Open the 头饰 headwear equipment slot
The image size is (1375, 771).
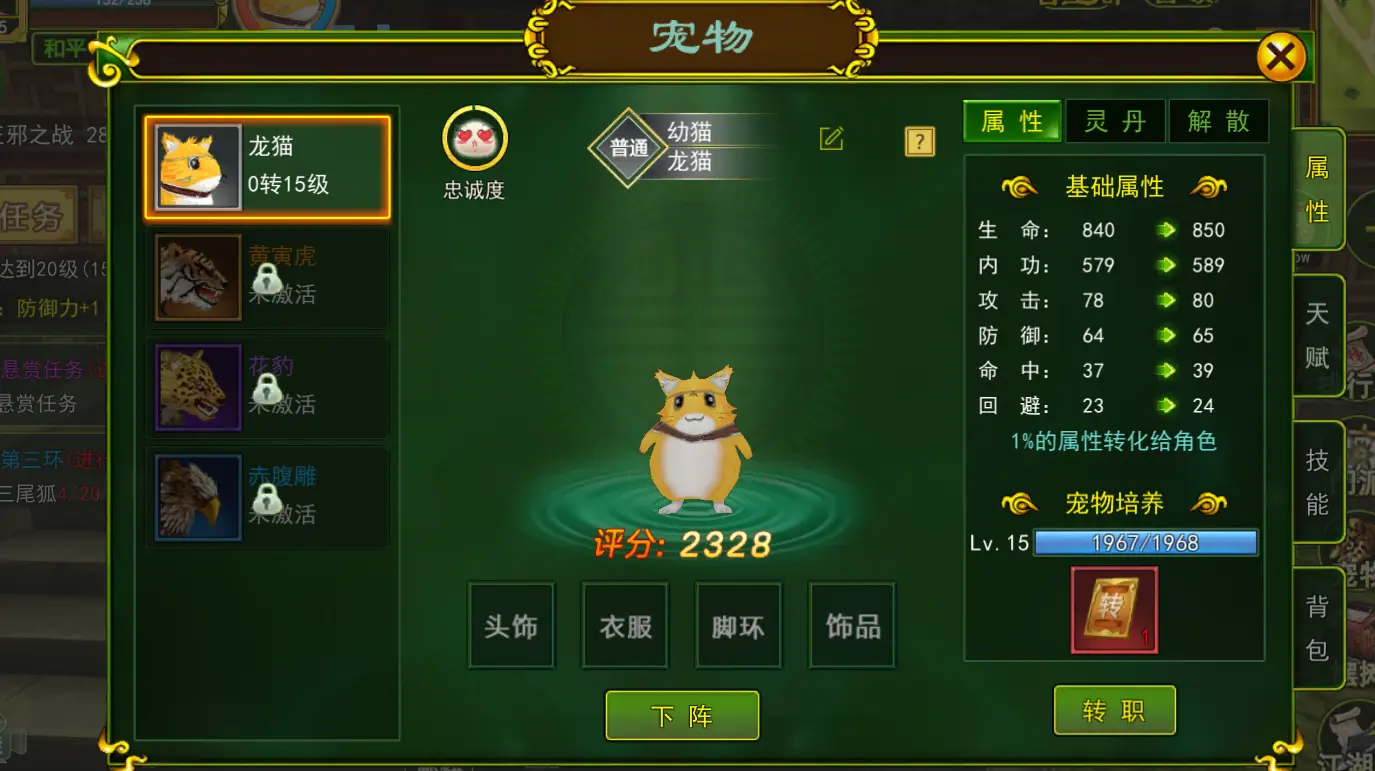coord(511,624)
